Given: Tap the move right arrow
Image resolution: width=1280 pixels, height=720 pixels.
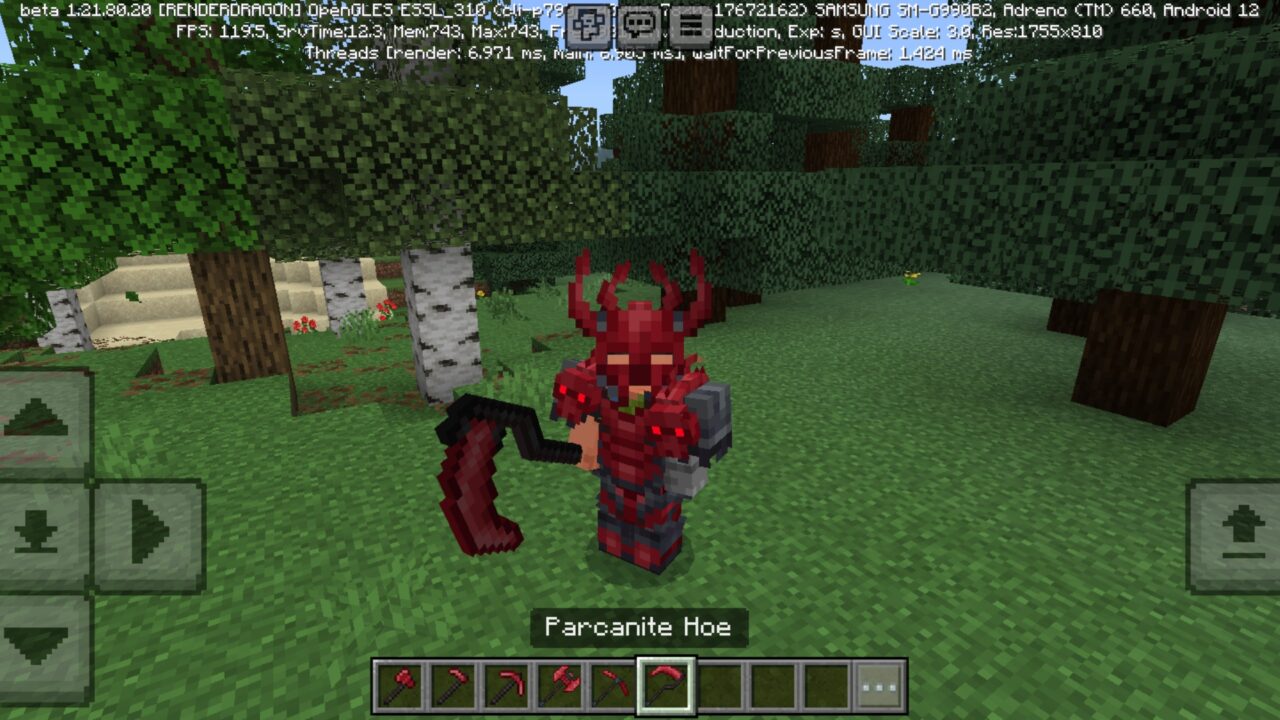Looking at the screenshot, I should [149, 532].
